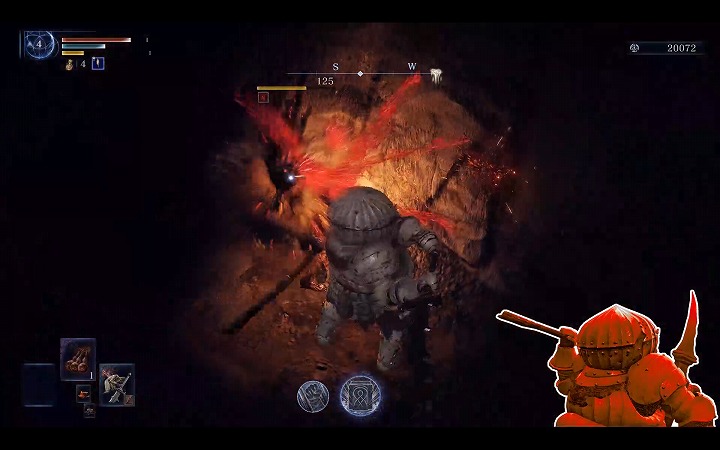Click the equipped right-hand weapon slot
This screenshot has width=720, height=450.
point(116,382)
